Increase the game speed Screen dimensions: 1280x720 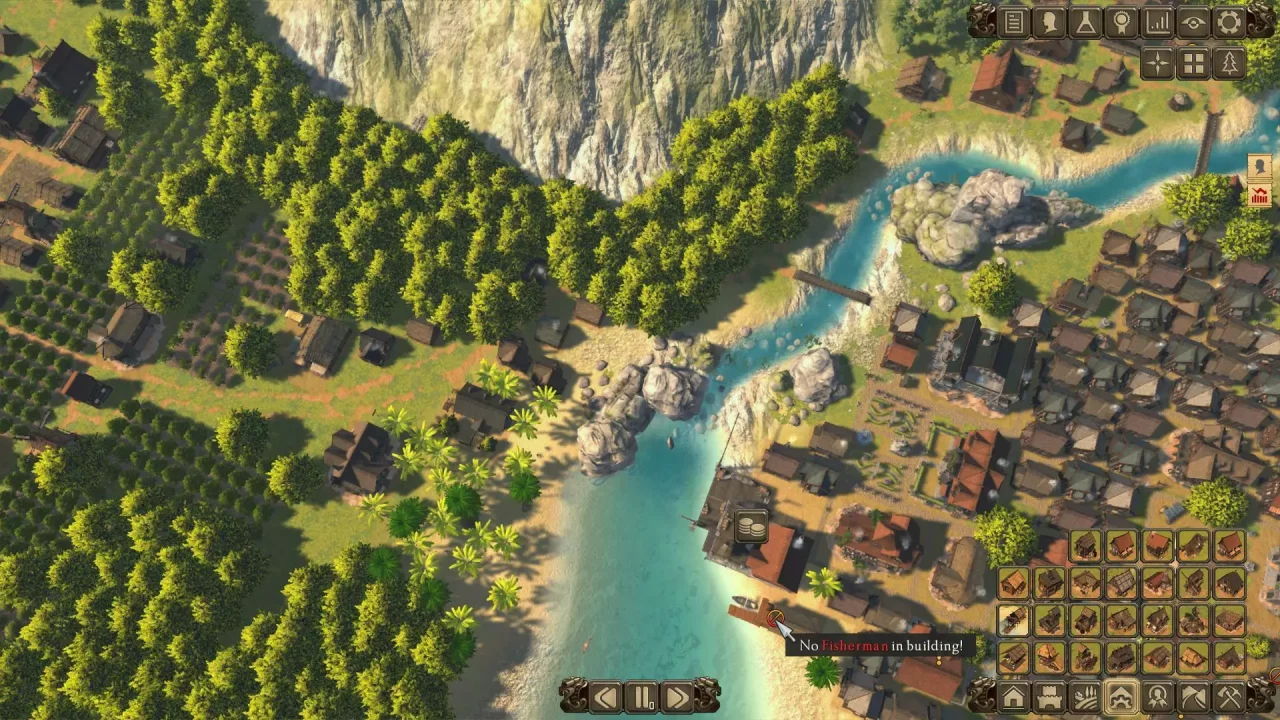pos(678,698)
